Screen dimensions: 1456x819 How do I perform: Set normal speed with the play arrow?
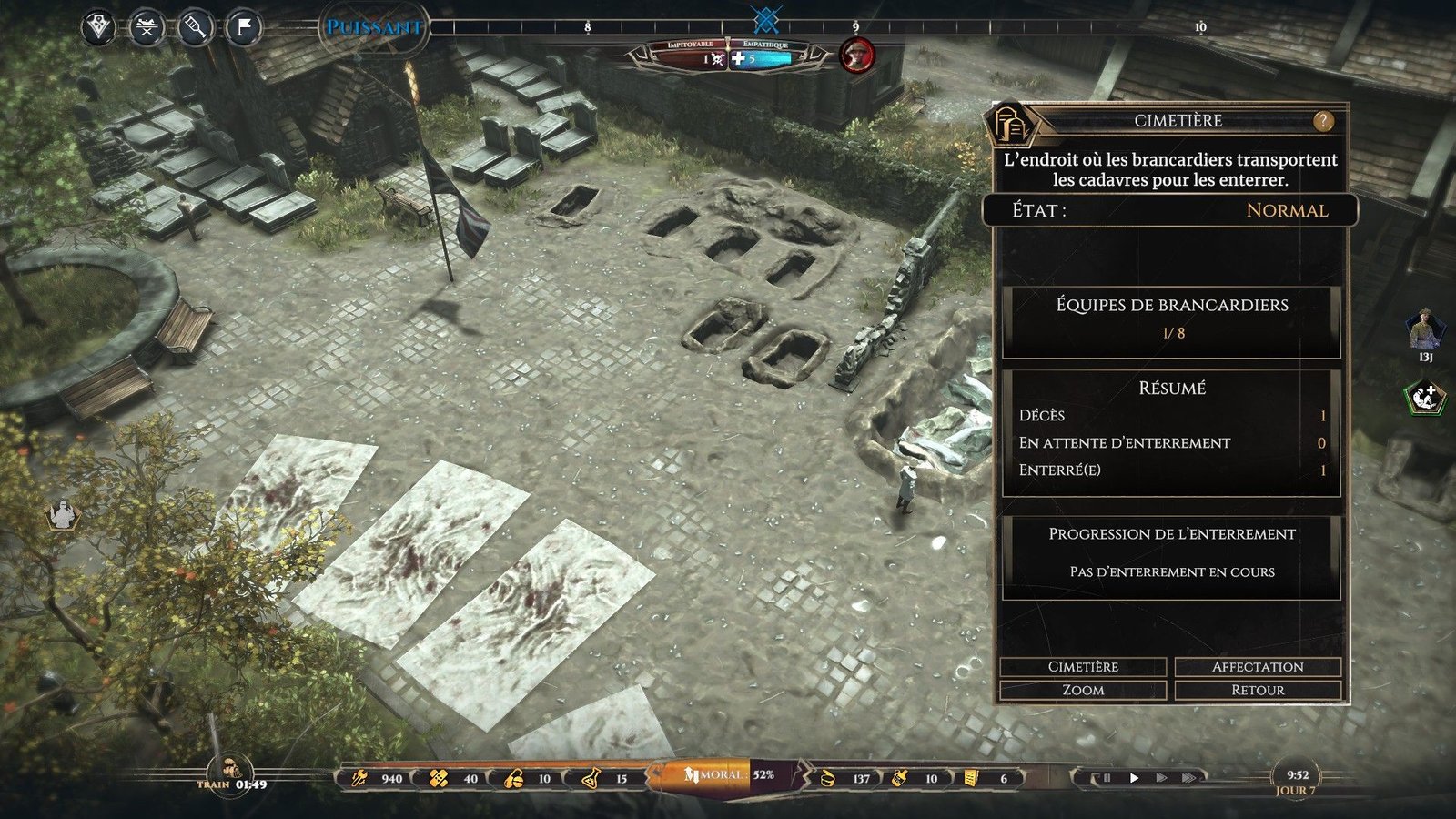1134,778
